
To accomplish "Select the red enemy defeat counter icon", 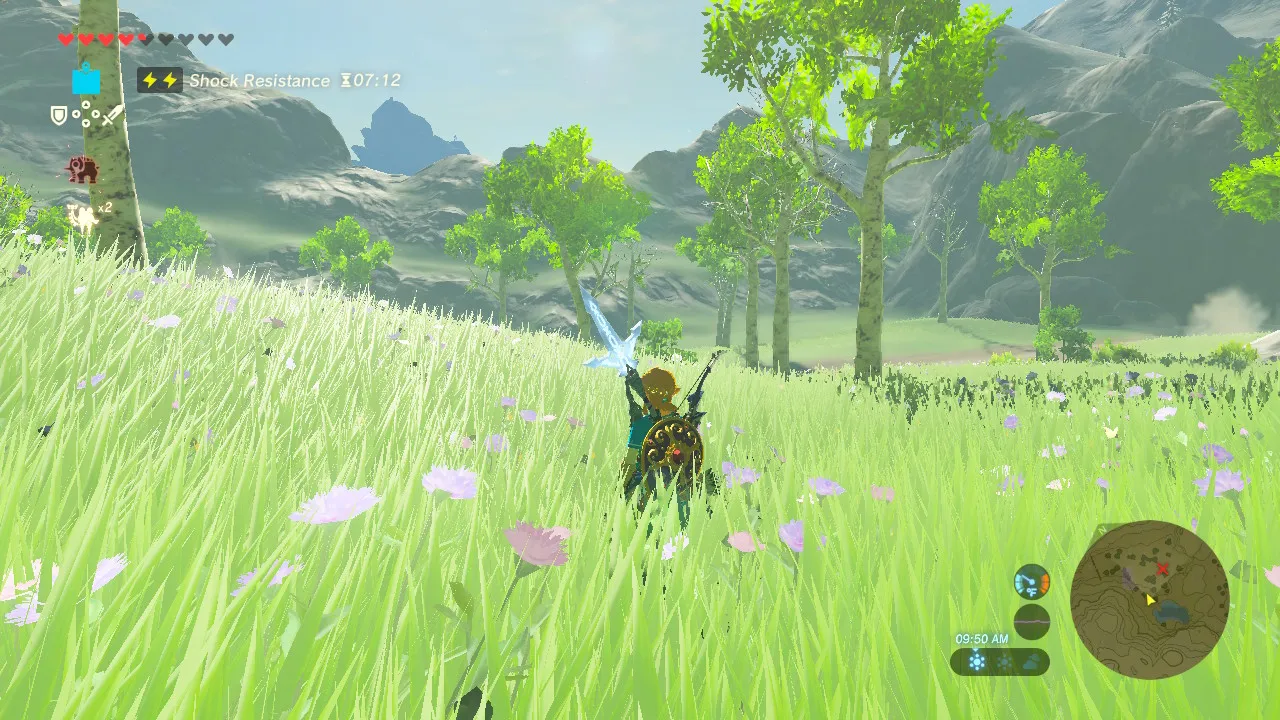I will [82, 168].
